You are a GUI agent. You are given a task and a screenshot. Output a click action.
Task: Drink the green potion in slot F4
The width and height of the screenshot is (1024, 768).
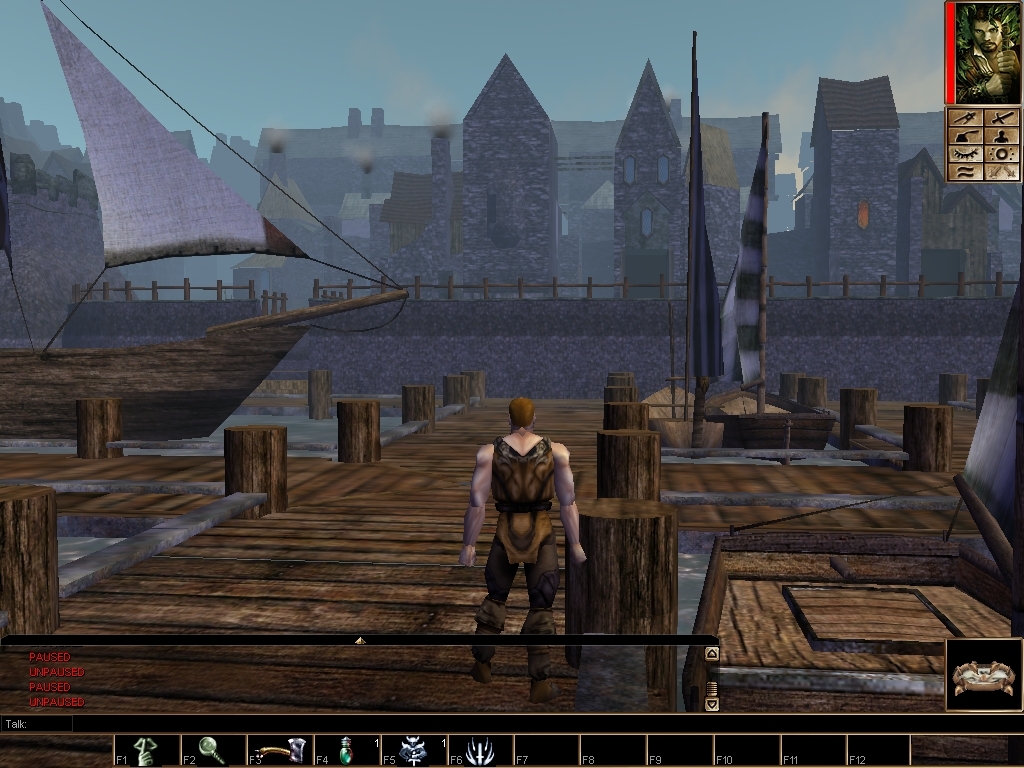tap(346, 750)
